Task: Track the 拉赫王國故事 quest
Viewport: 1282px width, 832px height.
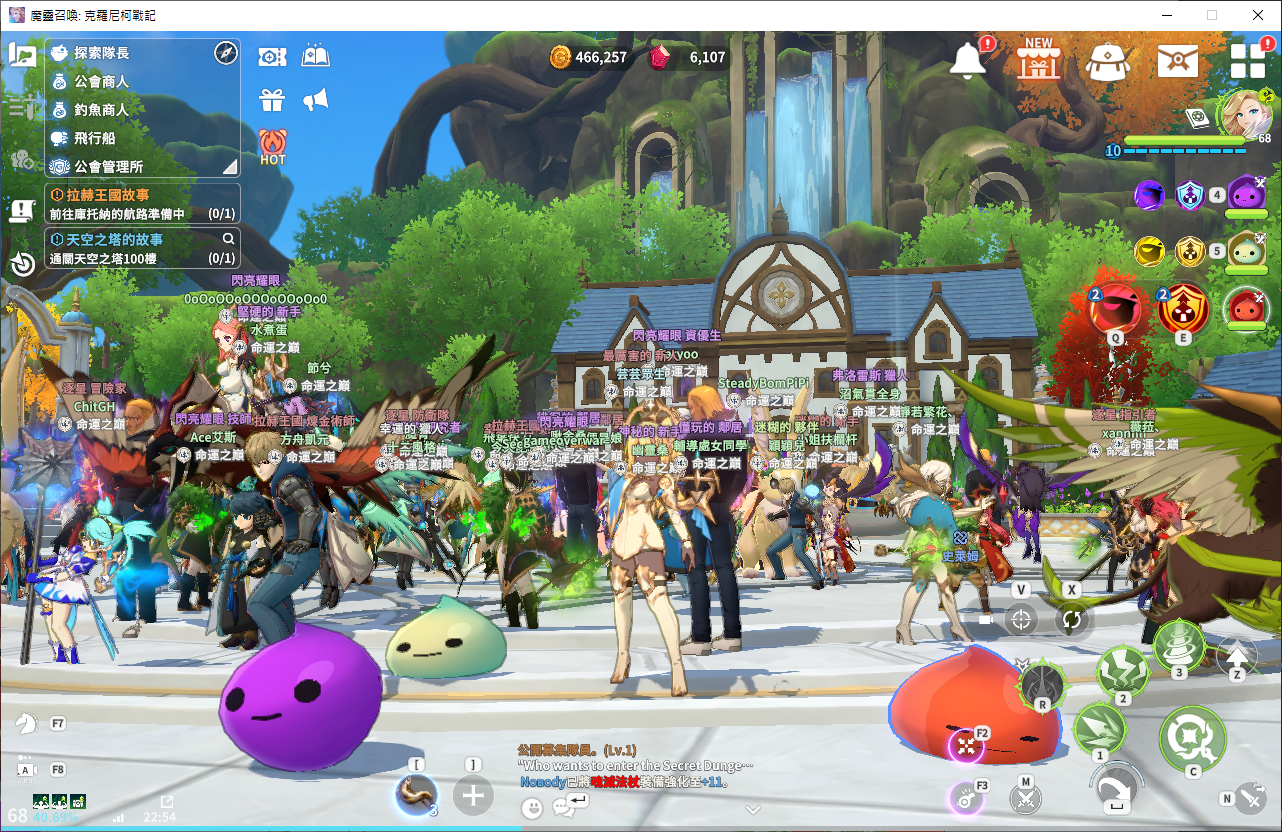Action: 142,203
